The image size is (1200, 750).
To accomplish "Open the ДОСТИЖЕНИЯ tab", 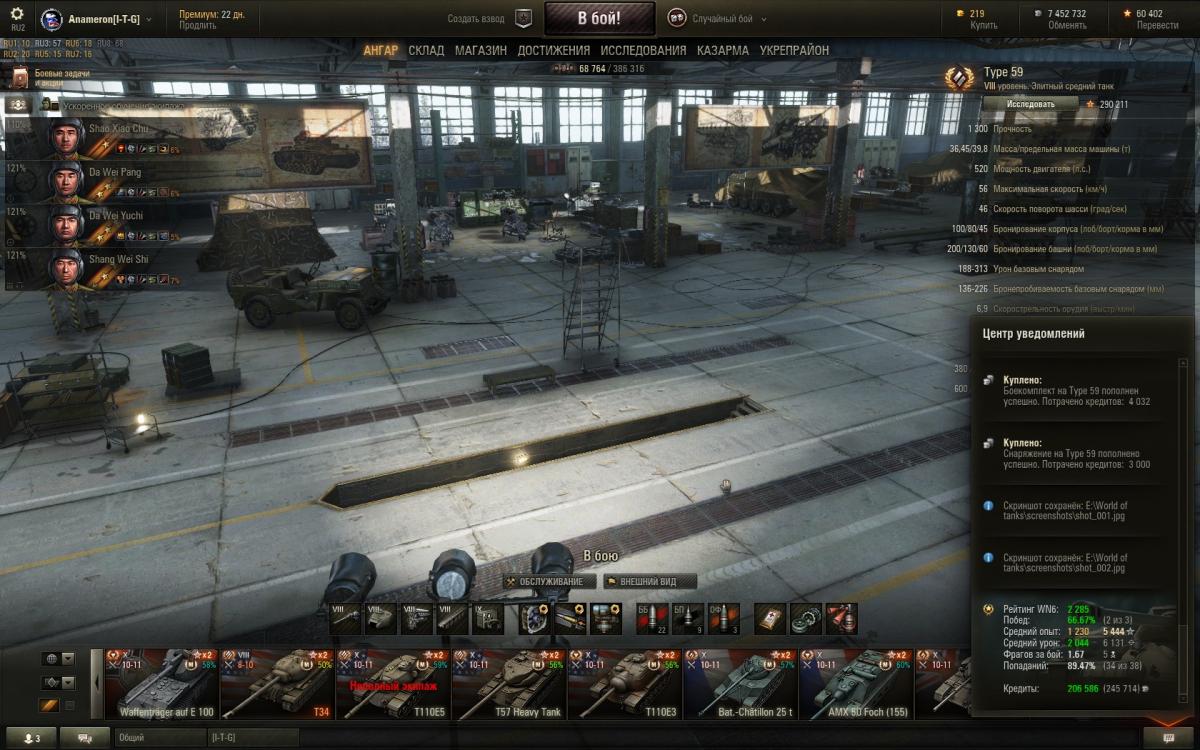I will (553, 50).
